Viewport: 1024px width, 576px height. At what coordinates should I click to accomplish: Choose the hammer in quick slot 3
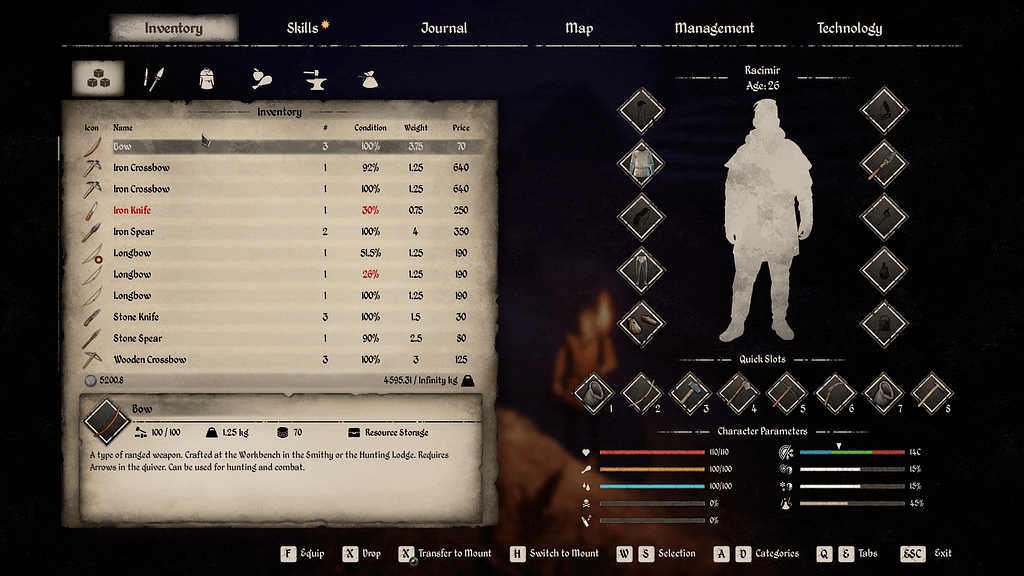point(690,392)
